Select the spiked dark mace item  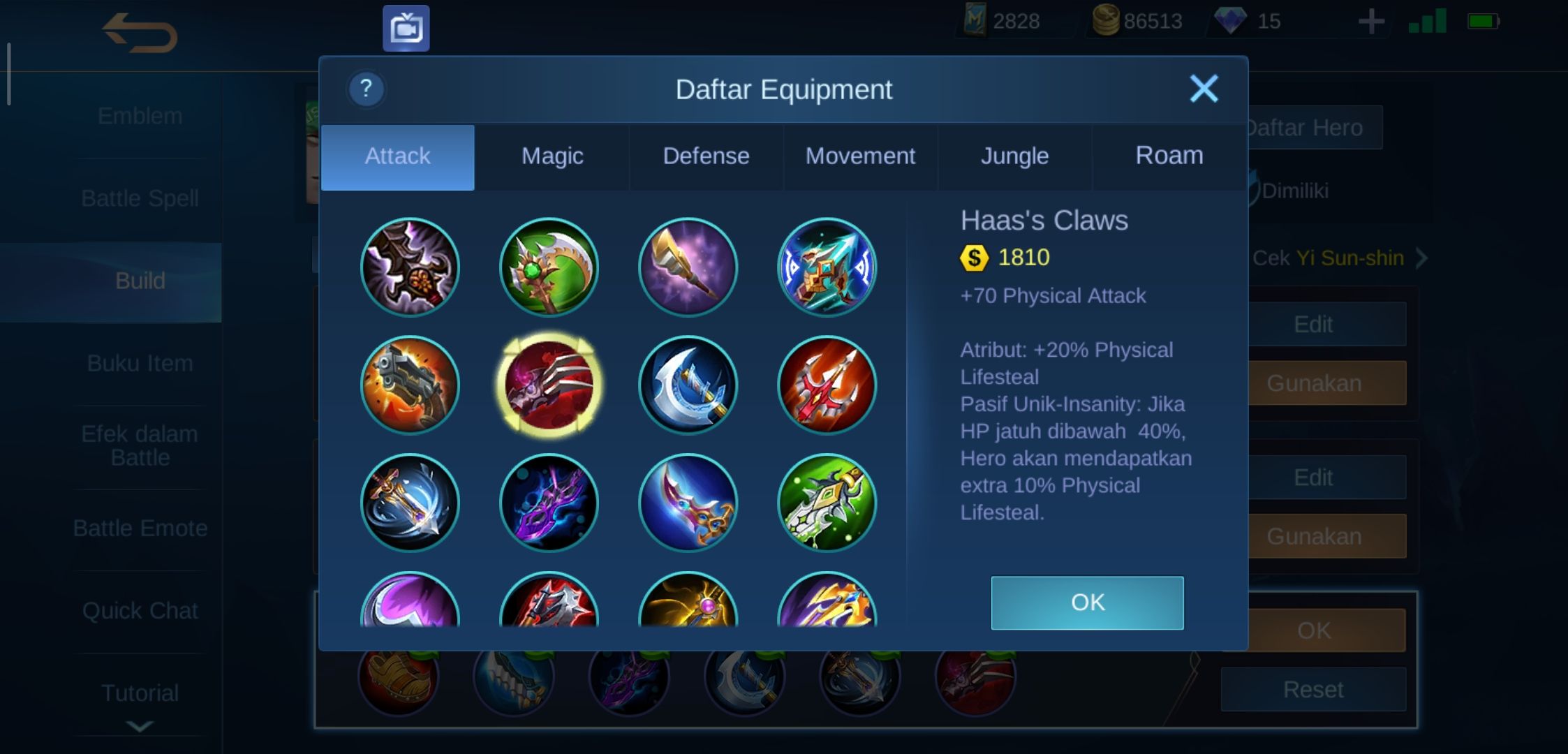(410, 267)
